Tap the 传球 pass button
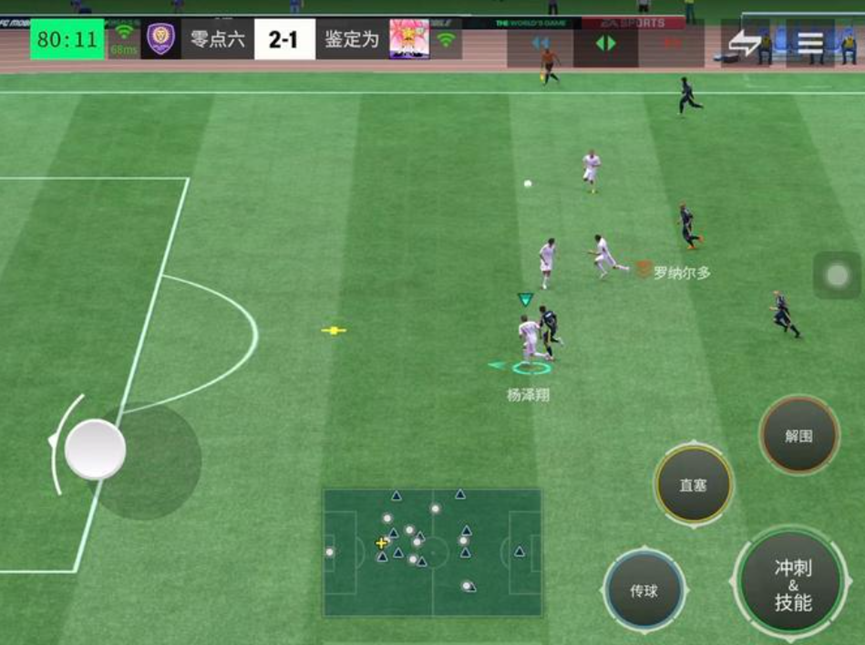 pos(644,590)
